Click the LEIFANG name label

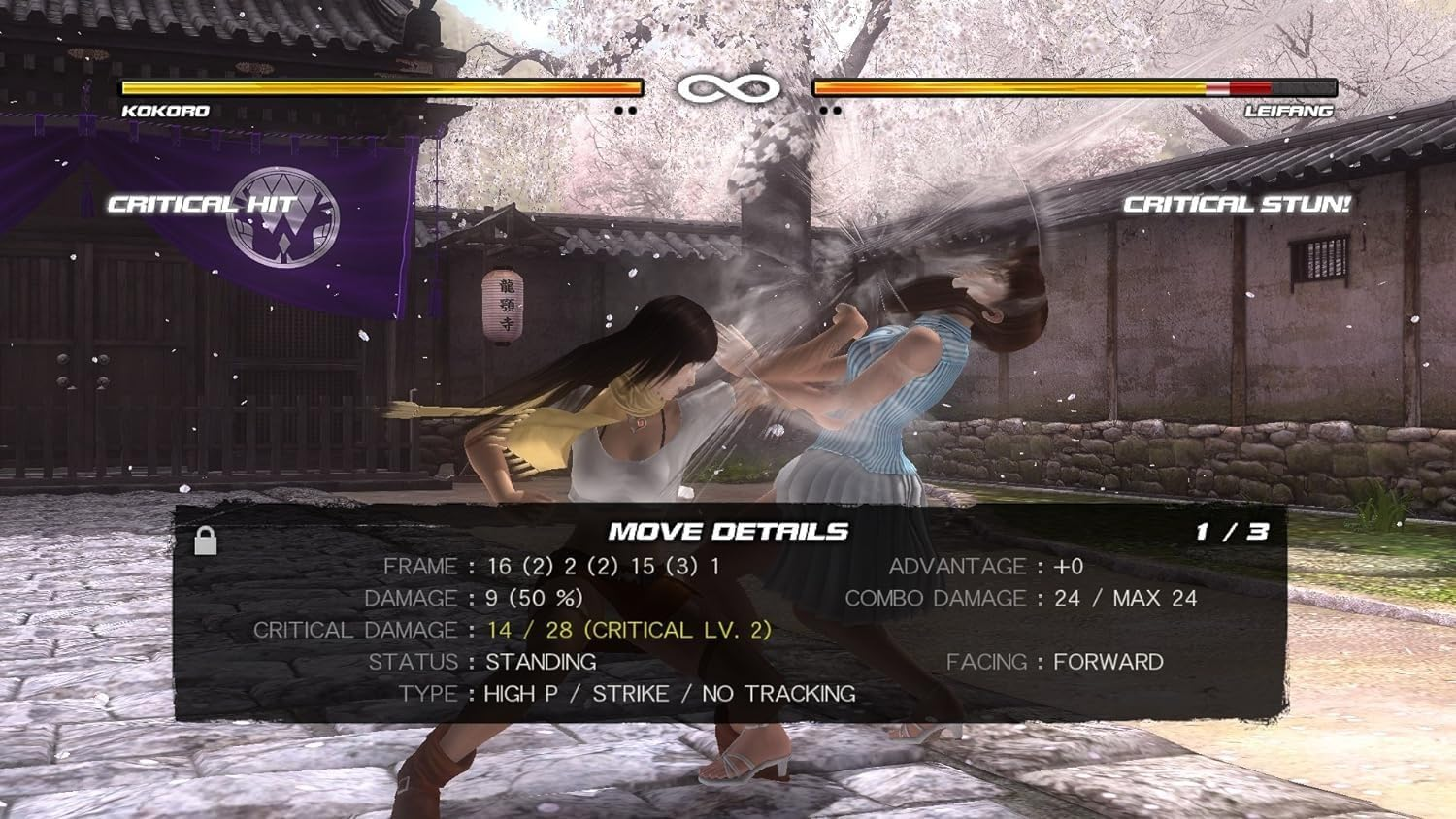pos(1291,111)
